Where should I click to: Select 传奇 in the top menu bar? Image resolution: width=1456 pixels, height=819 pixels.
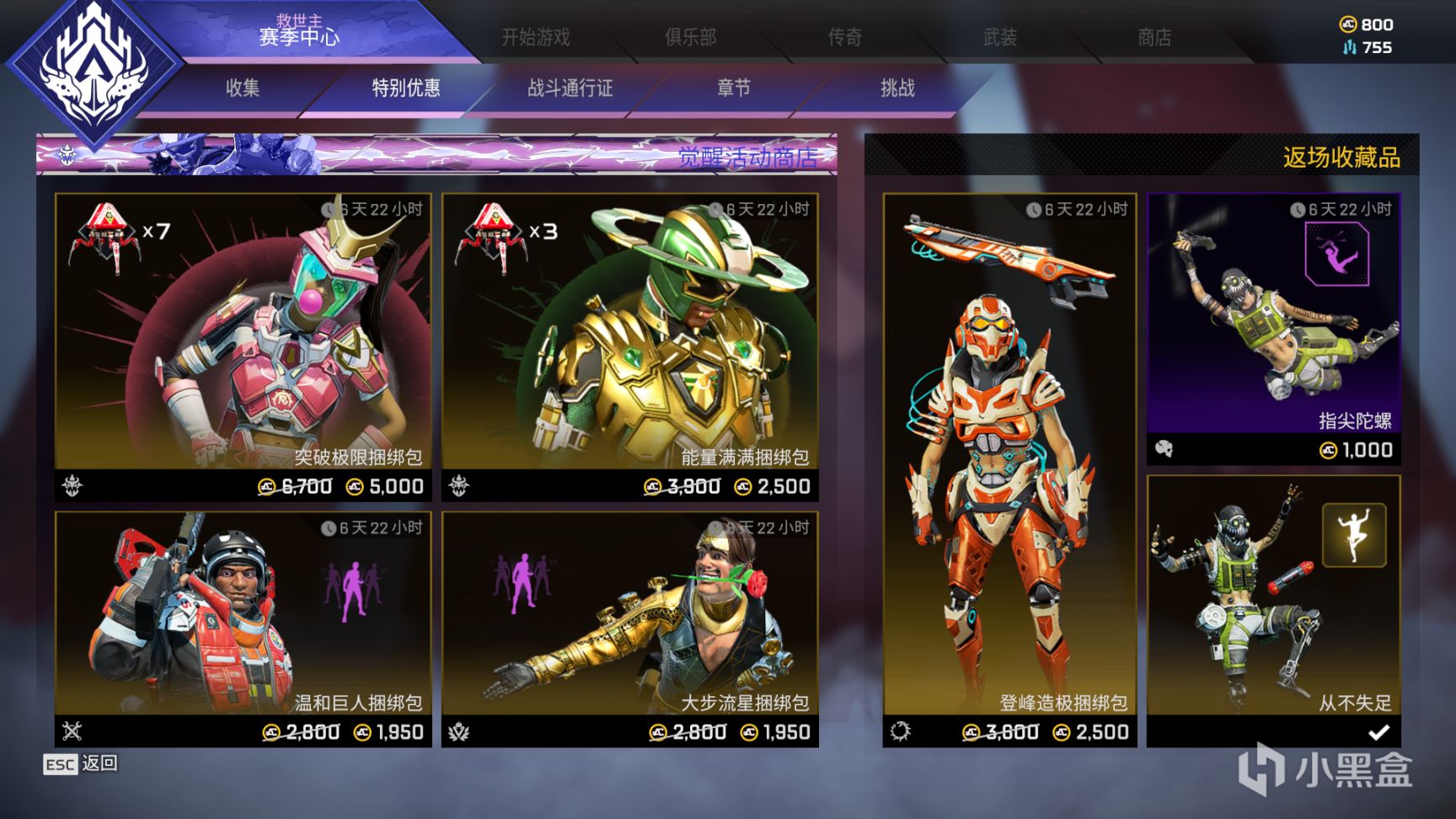845,38
